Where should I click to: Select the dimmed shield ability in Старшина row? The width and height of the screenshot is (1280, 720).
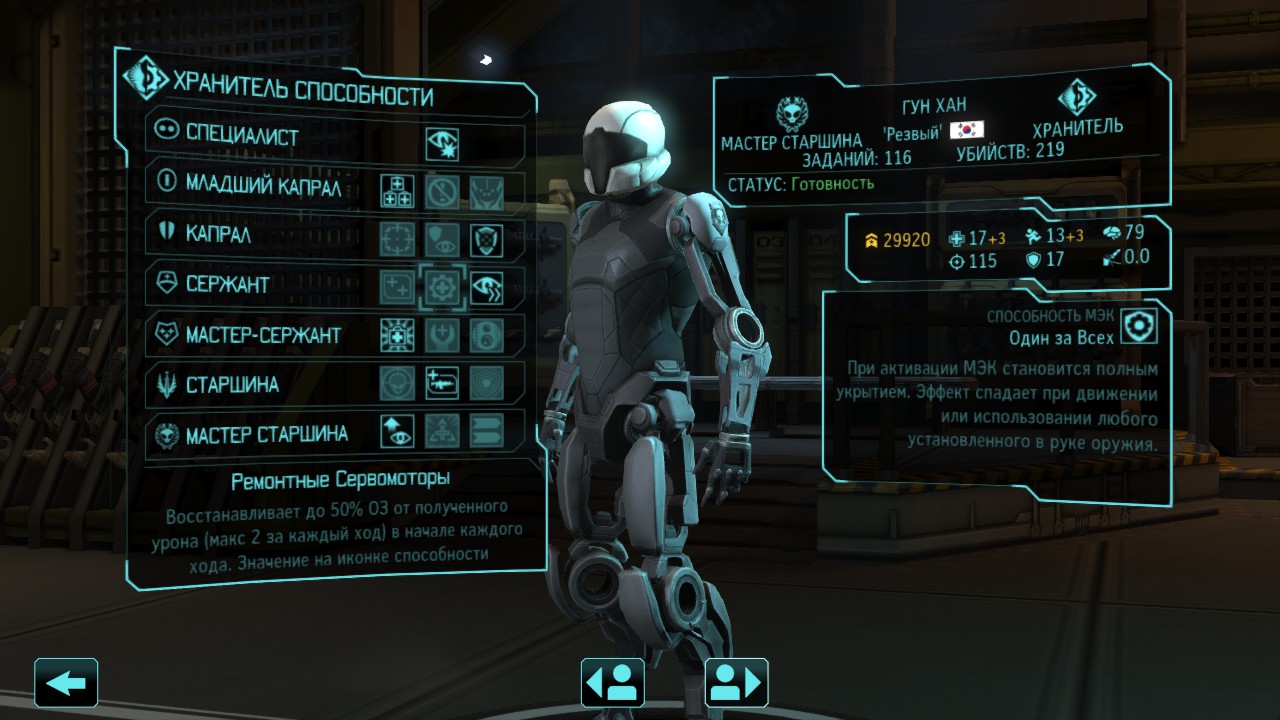click(x=486, y=384)
